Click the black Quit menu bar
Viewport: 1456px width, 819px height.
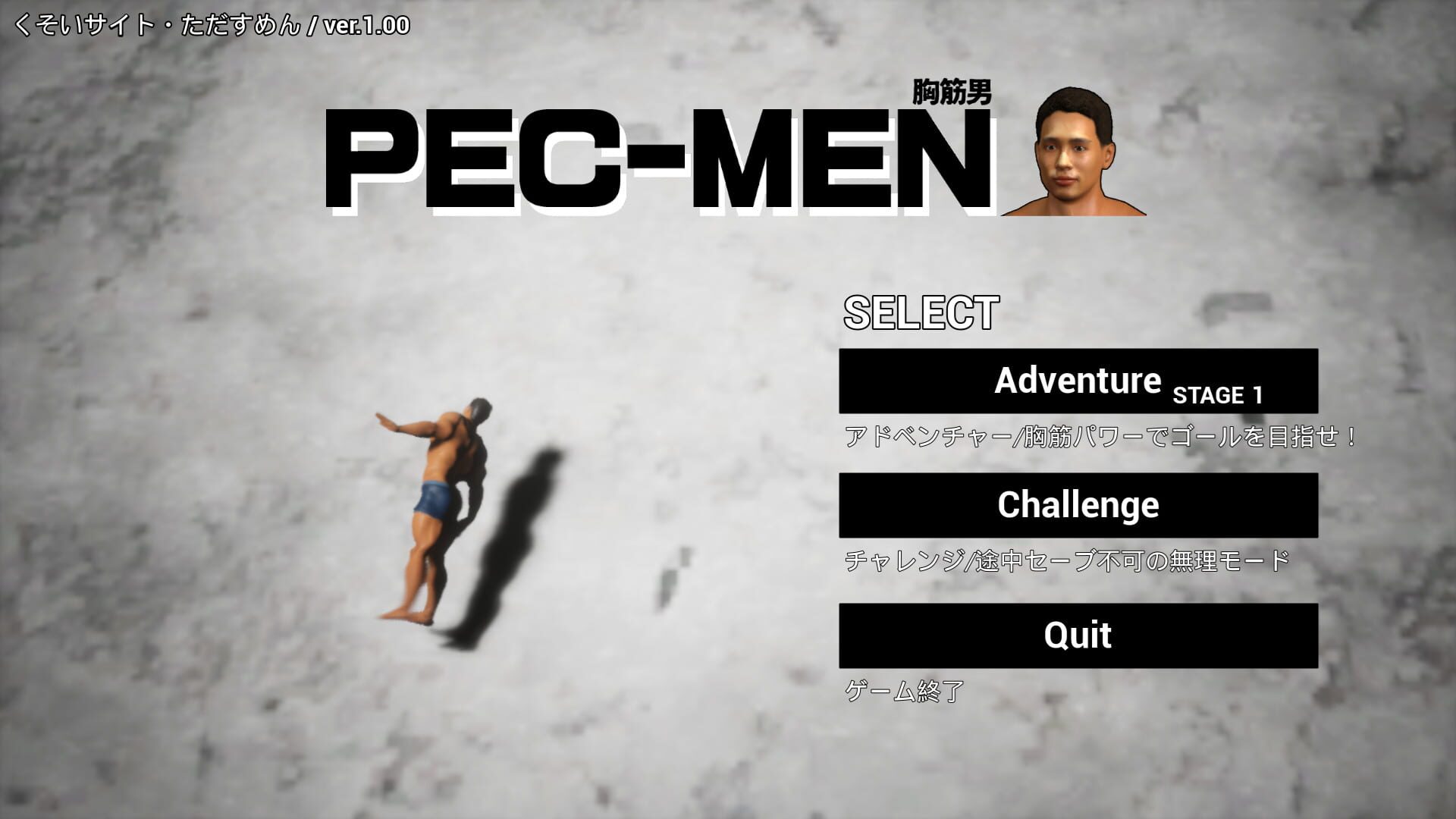coord(1077,635)
